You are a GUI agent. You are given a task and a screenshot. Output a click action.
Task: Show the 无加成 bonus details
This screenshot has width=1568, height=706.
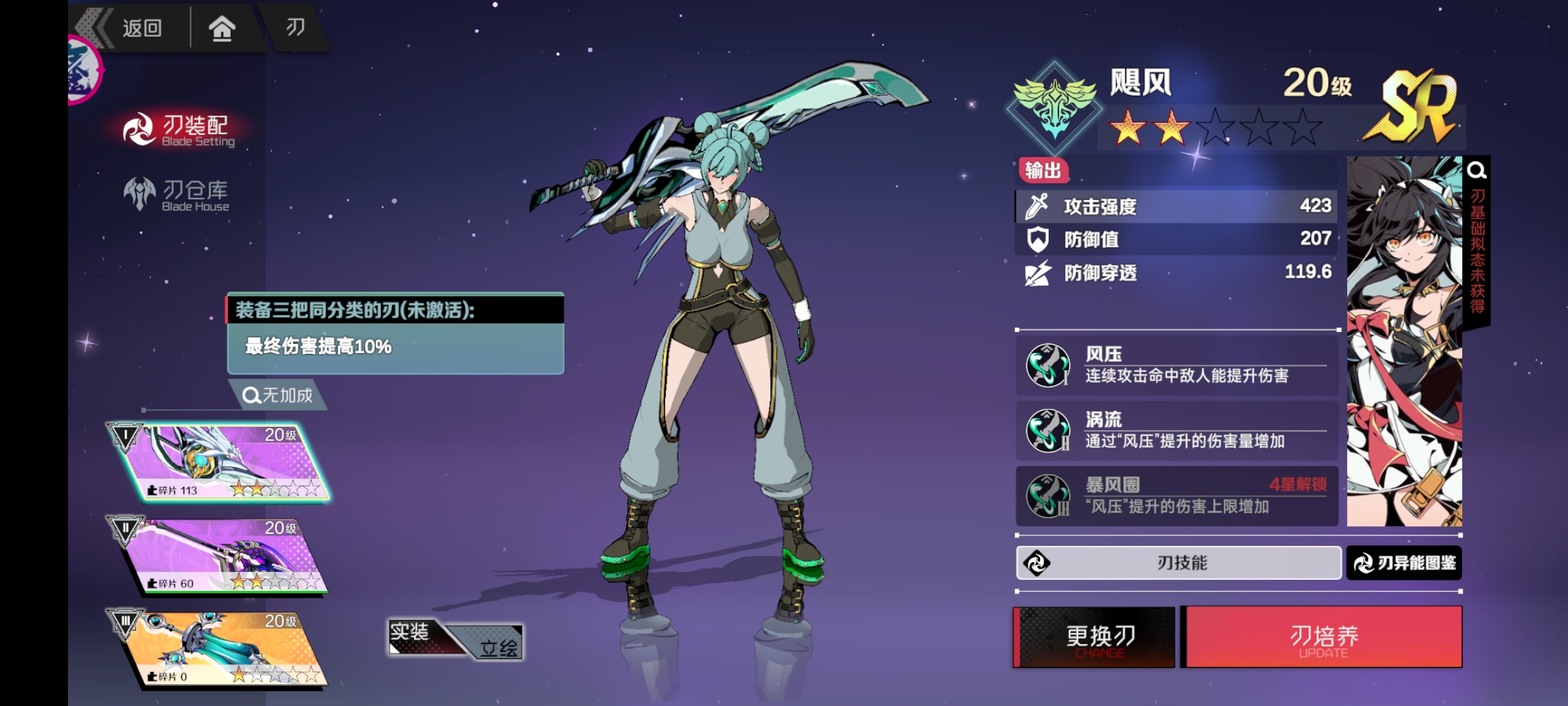coord(279,395)
